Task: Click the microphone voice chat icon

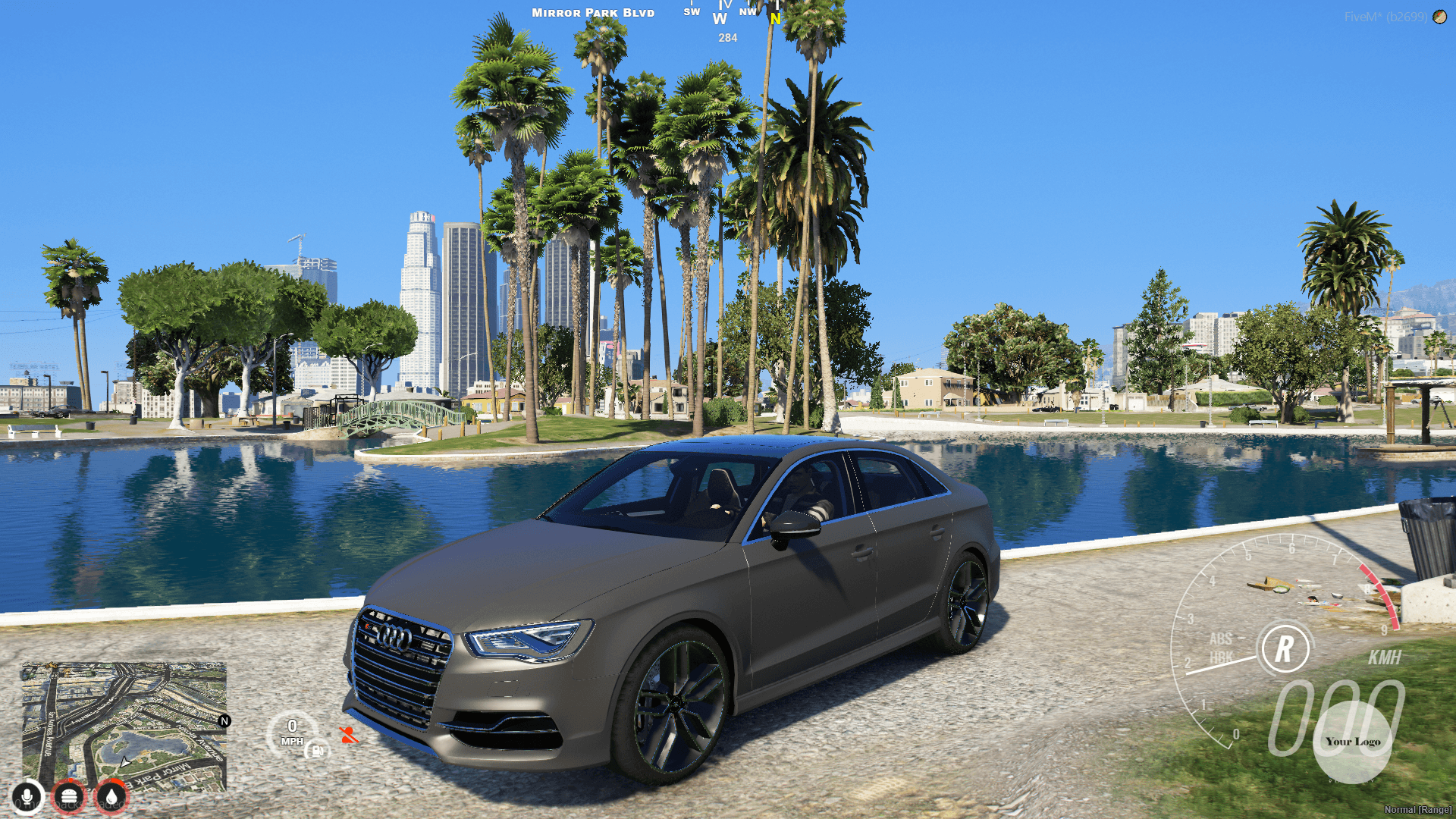Action: (27, 797)
